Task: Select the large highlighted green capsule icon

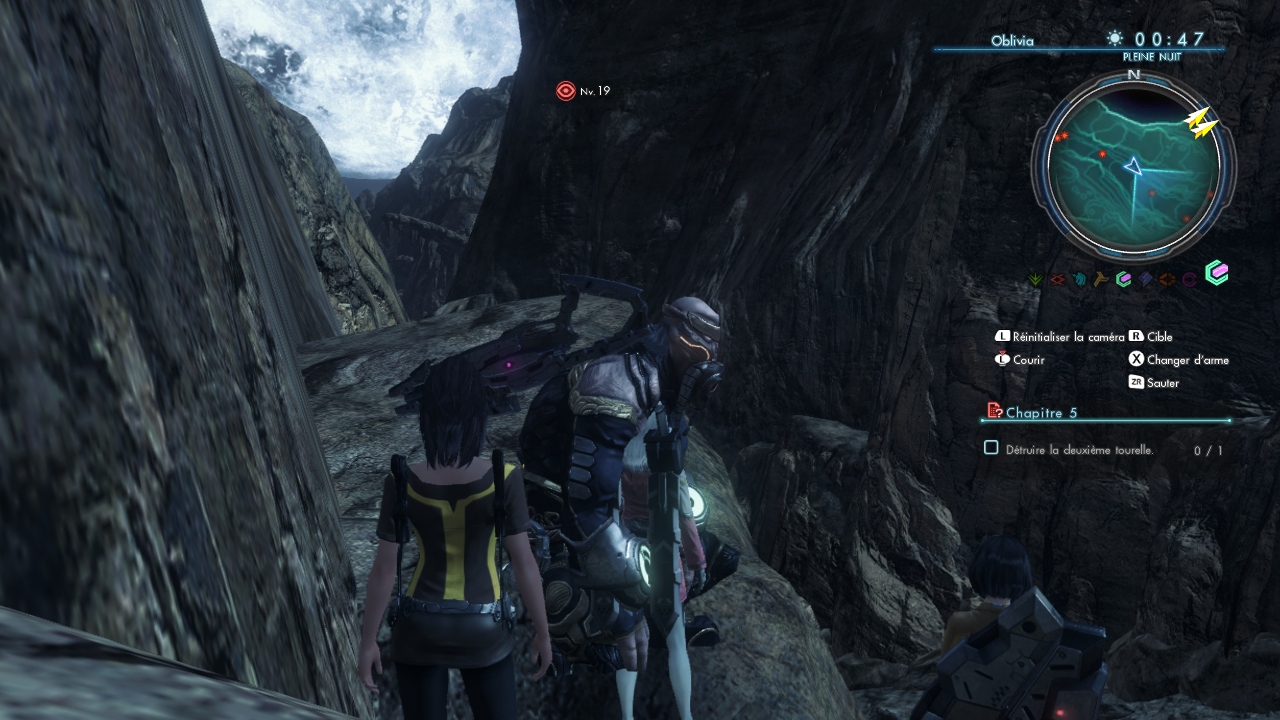Action: coord(1216,273)
